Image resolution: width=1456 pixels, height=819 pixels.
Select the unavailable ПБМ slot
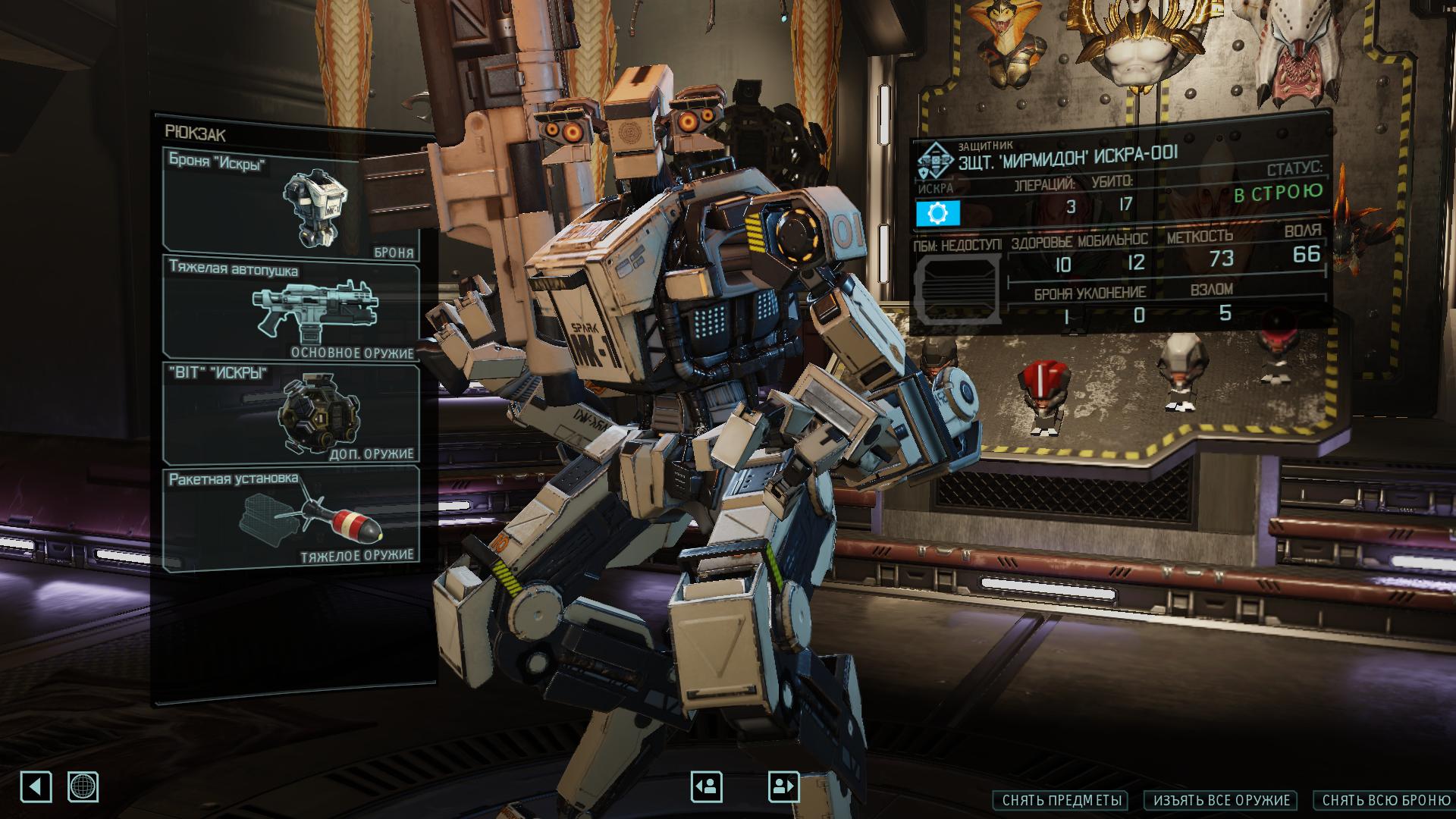click(x=957, y=289)
